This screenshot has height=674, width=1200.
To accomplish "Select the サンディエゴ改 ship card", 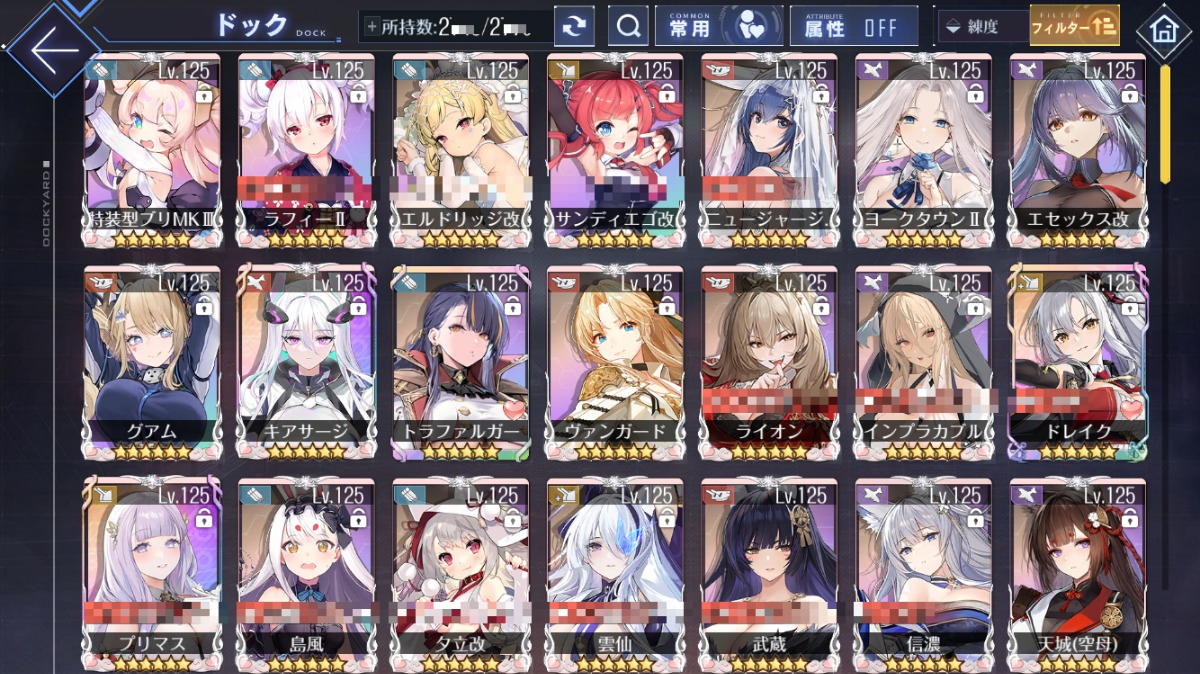I will click(615, 150).
